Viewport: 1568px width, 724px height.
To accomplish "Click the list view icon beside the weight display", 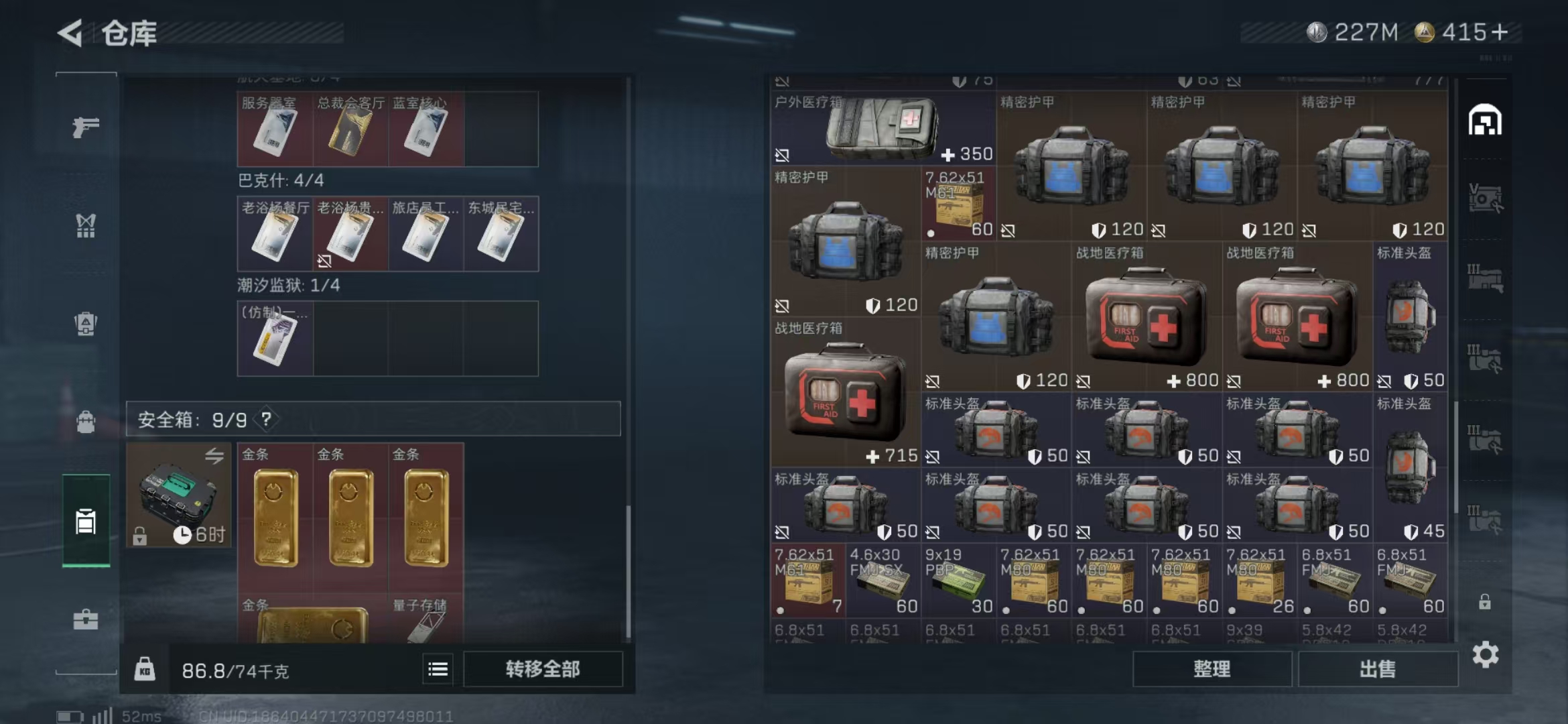I will pyautogui.click(x=436, y=668).
